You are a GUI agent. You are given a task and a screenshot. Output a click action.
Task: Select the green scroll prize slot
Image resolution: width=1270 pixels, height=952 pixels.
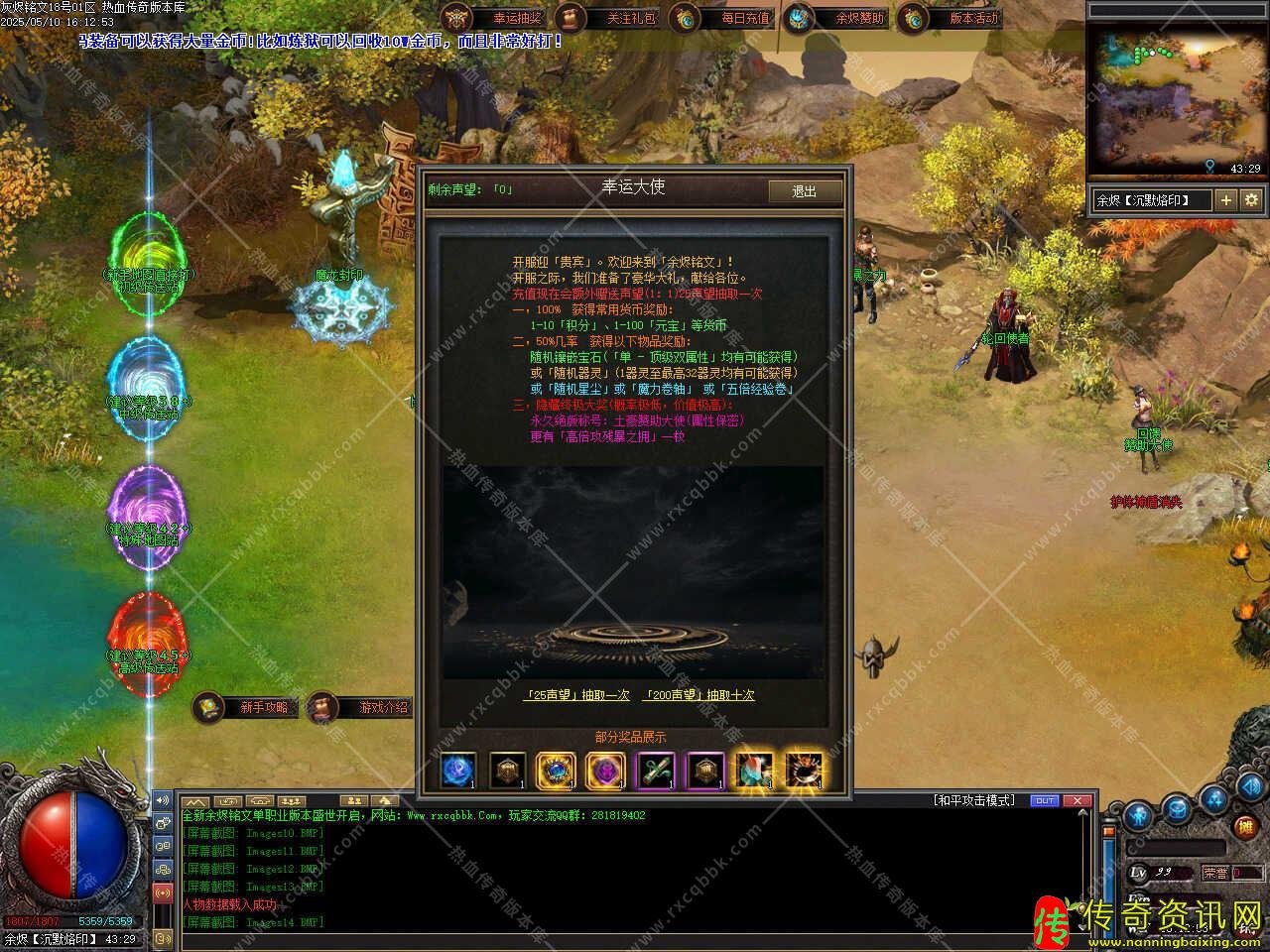tap(656, 771)
